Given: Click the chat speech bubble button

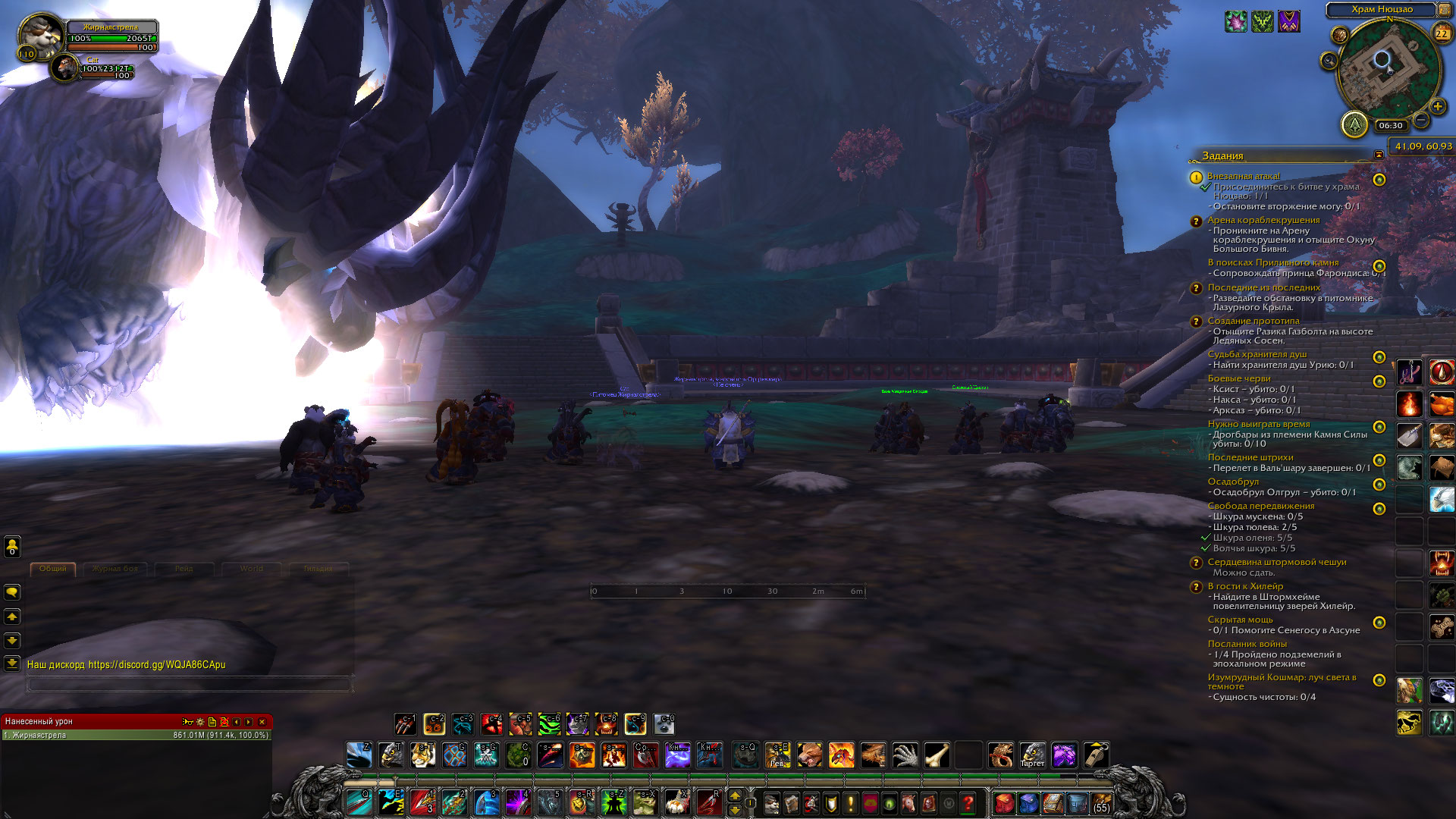Looking at the screenshot, I should (12, 592).
